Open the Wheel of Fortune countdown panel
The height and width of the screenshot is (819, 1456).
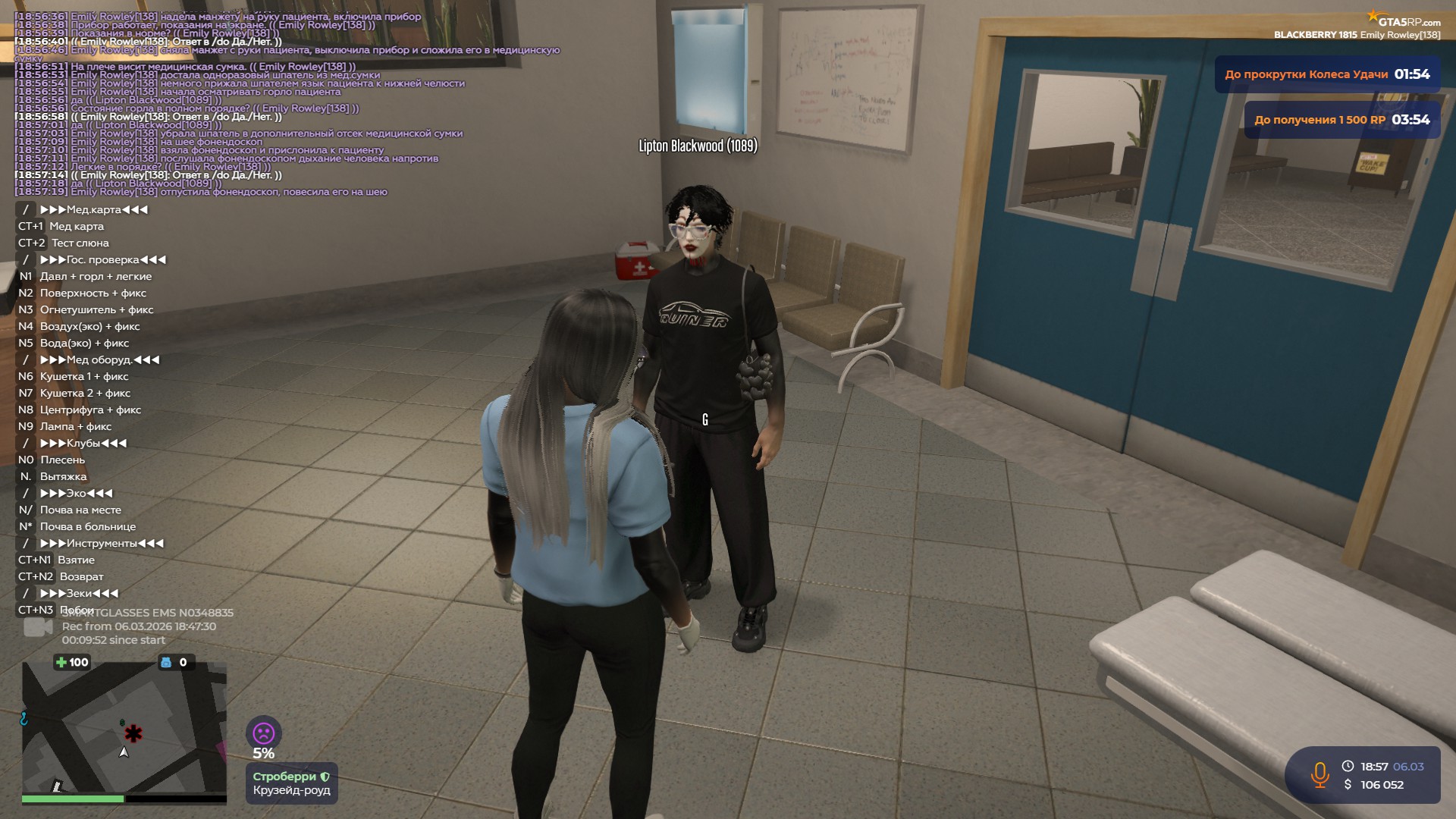[x=1327, y=74]
